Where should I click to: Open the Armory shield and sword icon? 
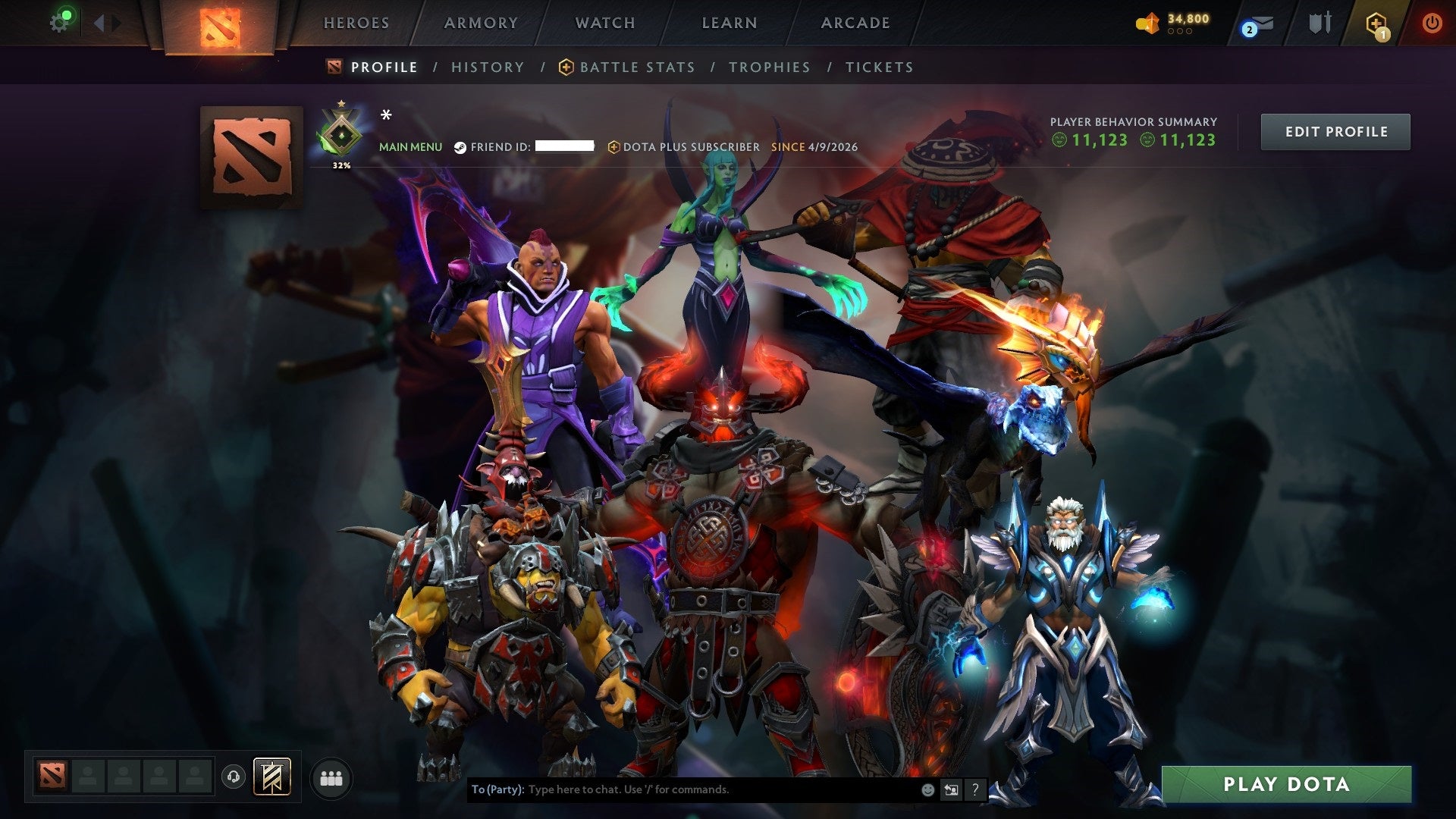(x=1319, y=23)
